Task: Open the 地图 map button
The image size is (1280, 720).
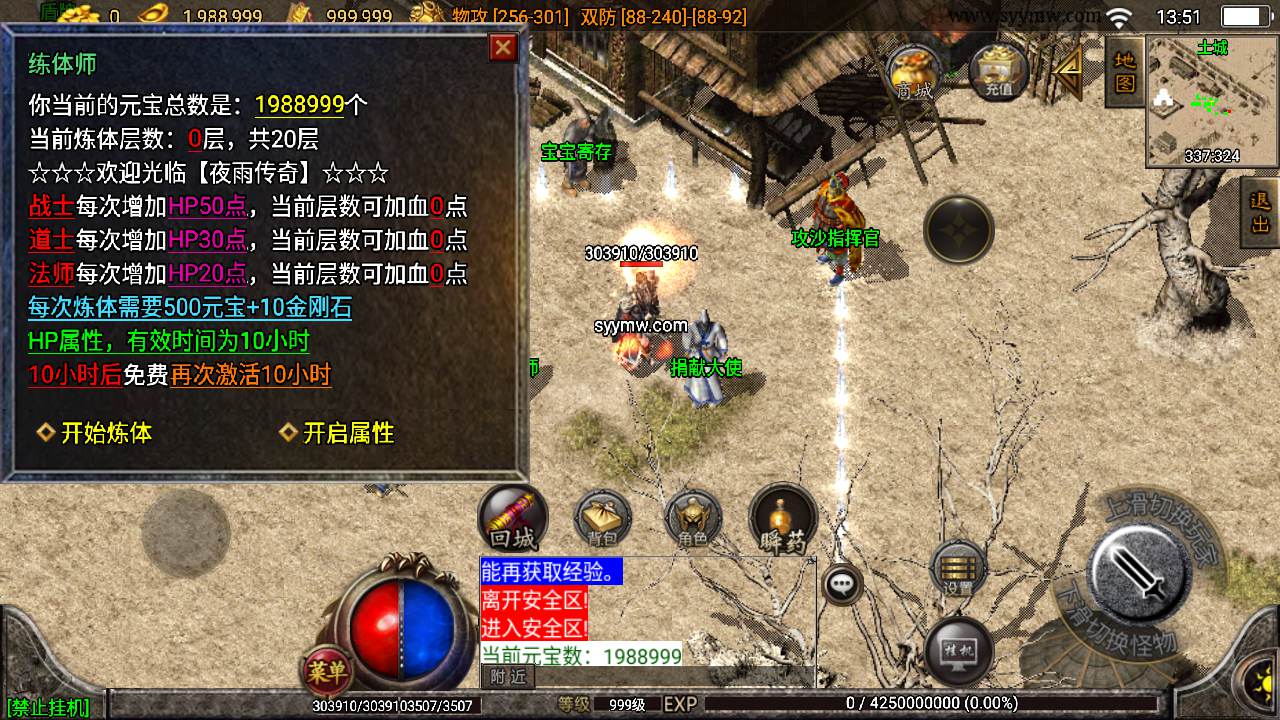Action: coord(1125,72)
